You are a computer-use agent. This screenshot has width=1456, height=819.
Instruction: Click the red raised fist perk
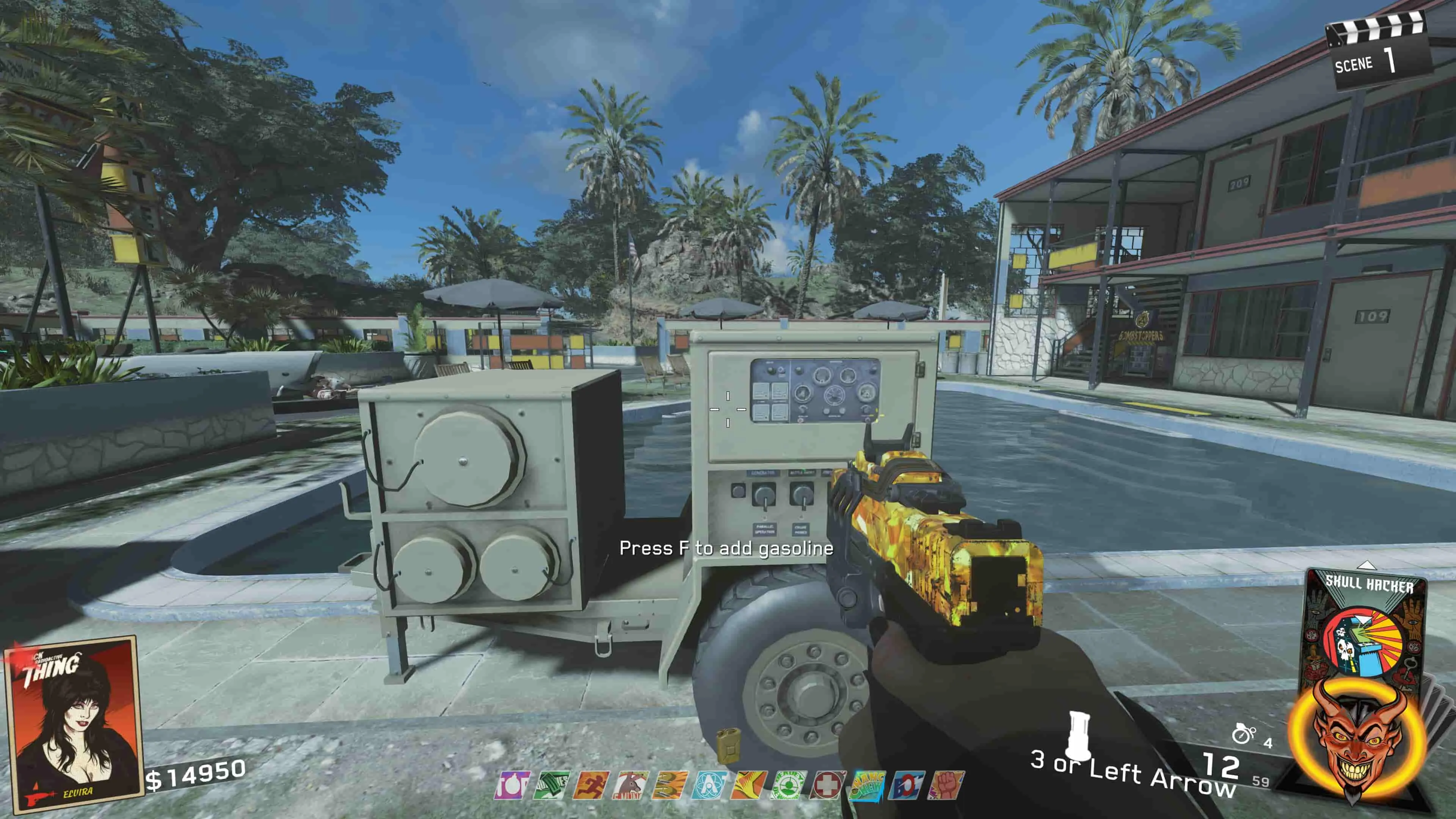click(946, 785)
